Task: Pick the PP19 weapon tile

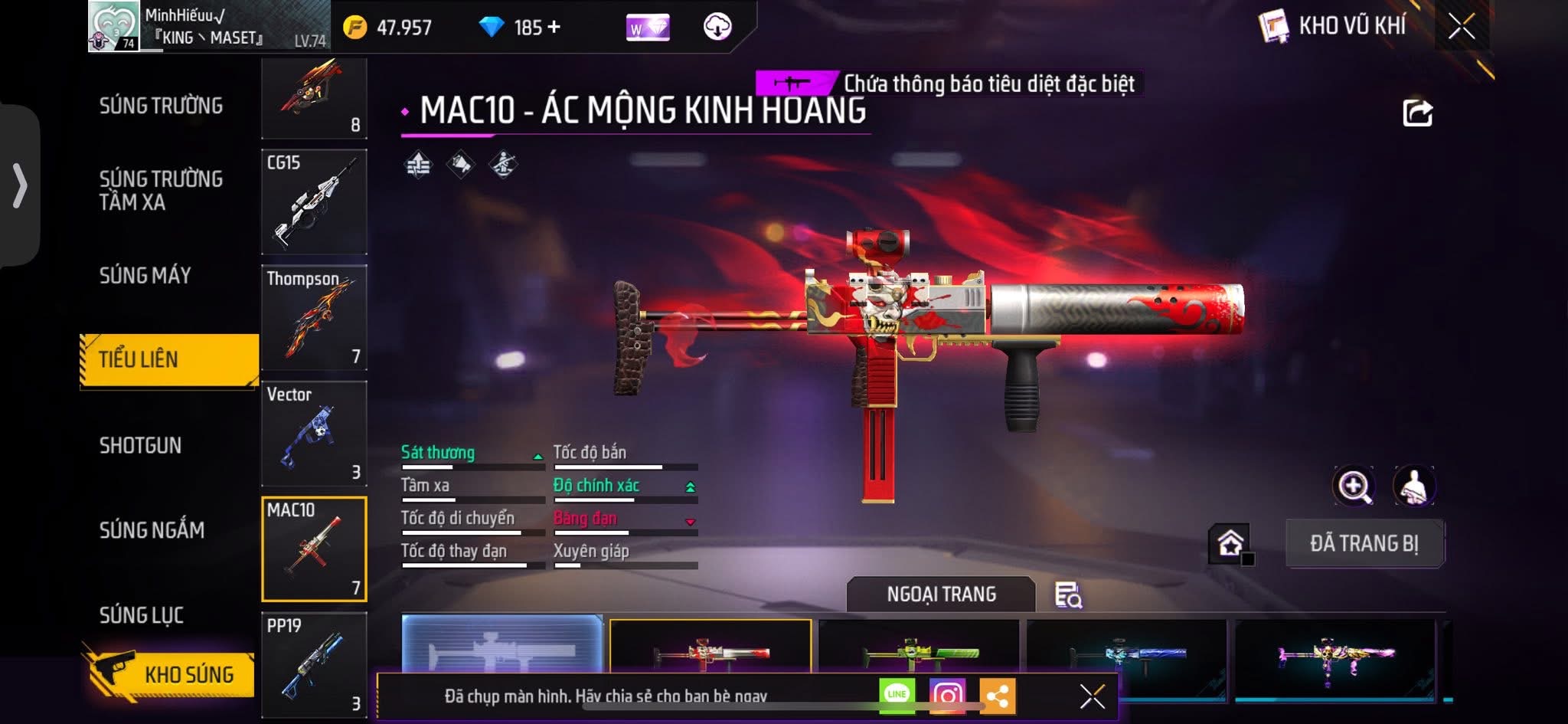Action: tap(314, 665)
